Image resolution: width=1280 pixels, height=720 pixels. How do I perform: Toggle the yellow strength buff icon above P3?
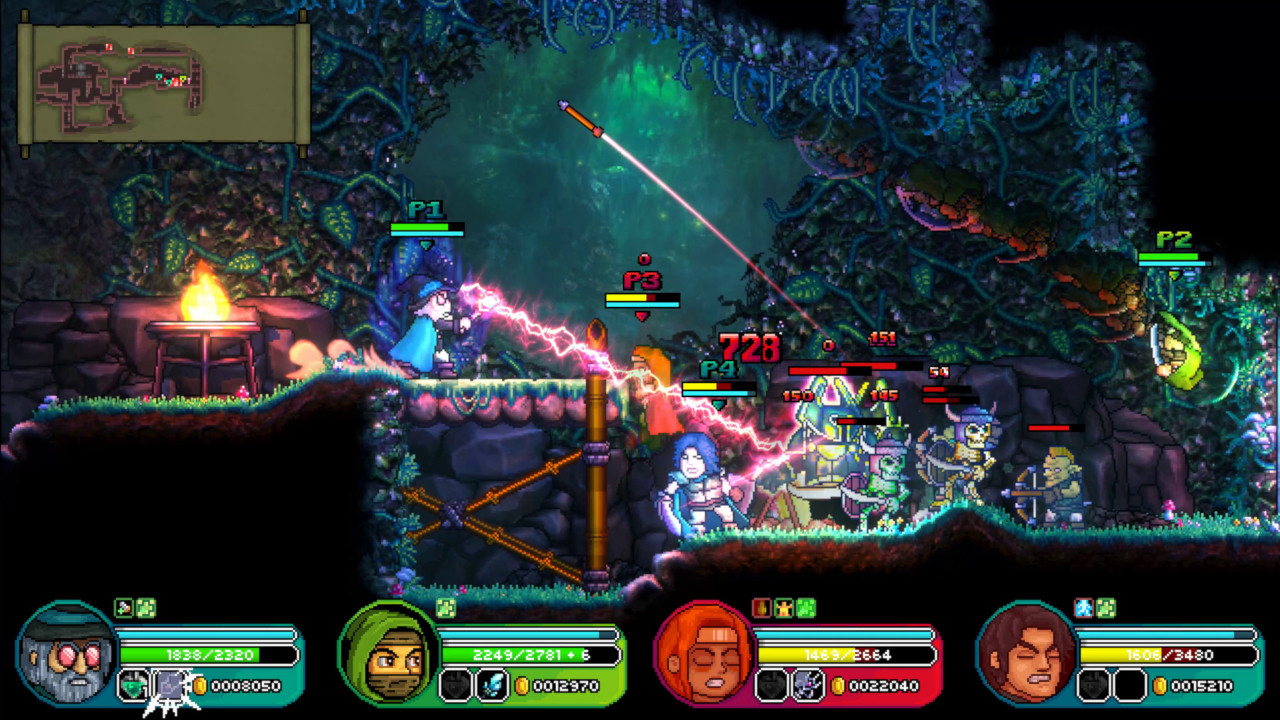(x=783, y=608)
